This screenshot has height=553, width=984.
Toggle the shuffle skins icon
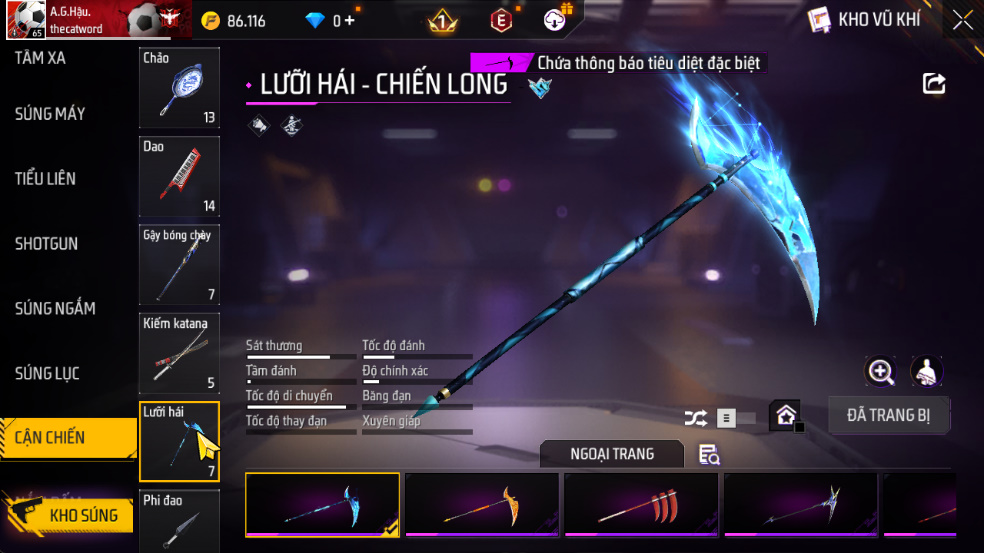(696, 419)
